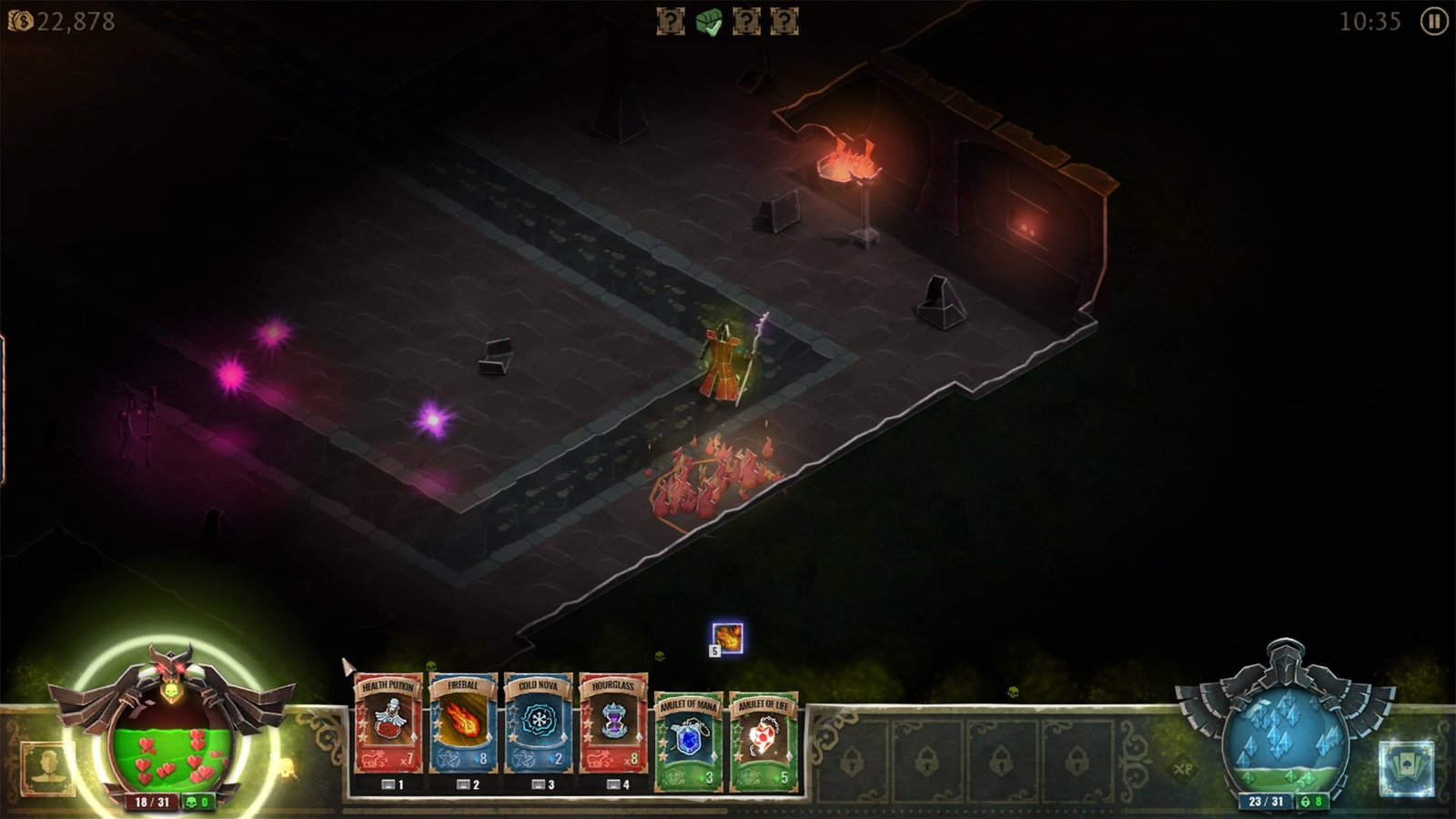This screenshot has height=819, width=1456.
Task: Open the card deck button
Action: (1405, 768)
